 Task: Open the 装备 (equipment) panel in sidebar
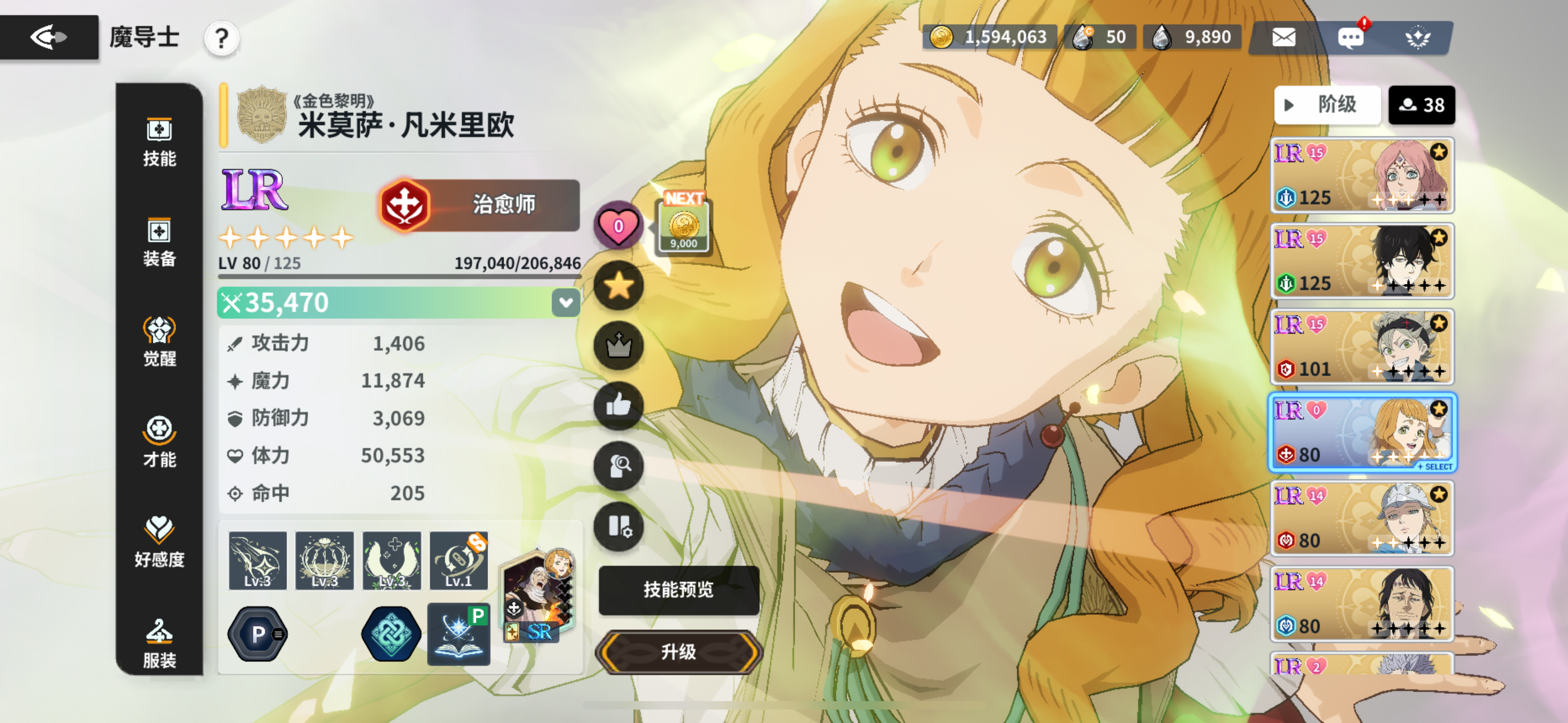pyautogui.click(x=159, y=242)
